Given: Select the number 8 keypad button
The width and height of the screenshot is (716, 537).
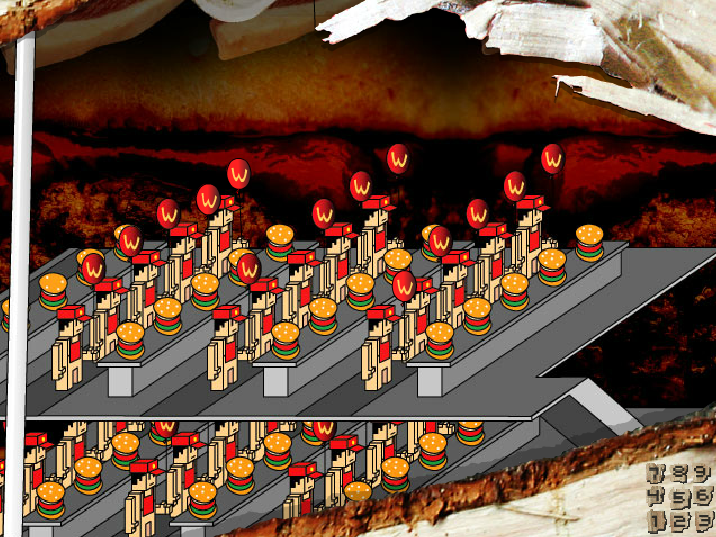Looking at the screenshot, I should coord(680,473).
